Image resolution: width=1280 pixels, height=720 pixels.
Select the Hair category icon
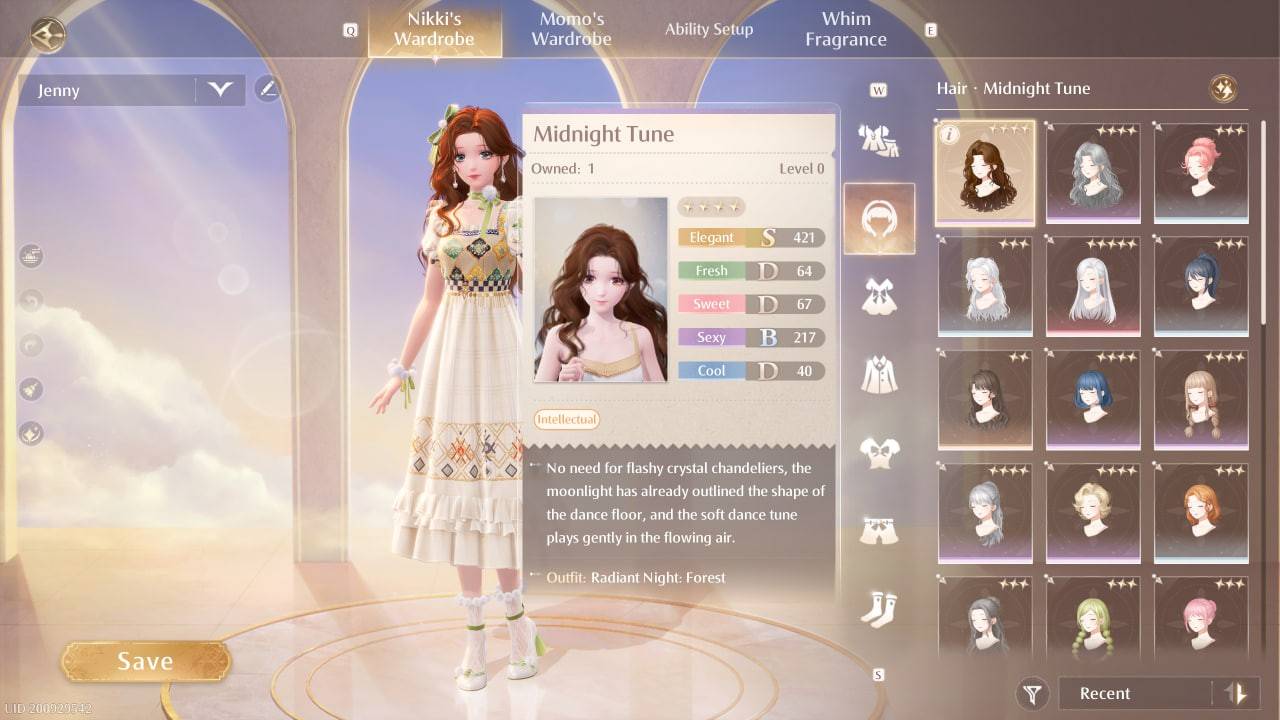click(879, 218)
